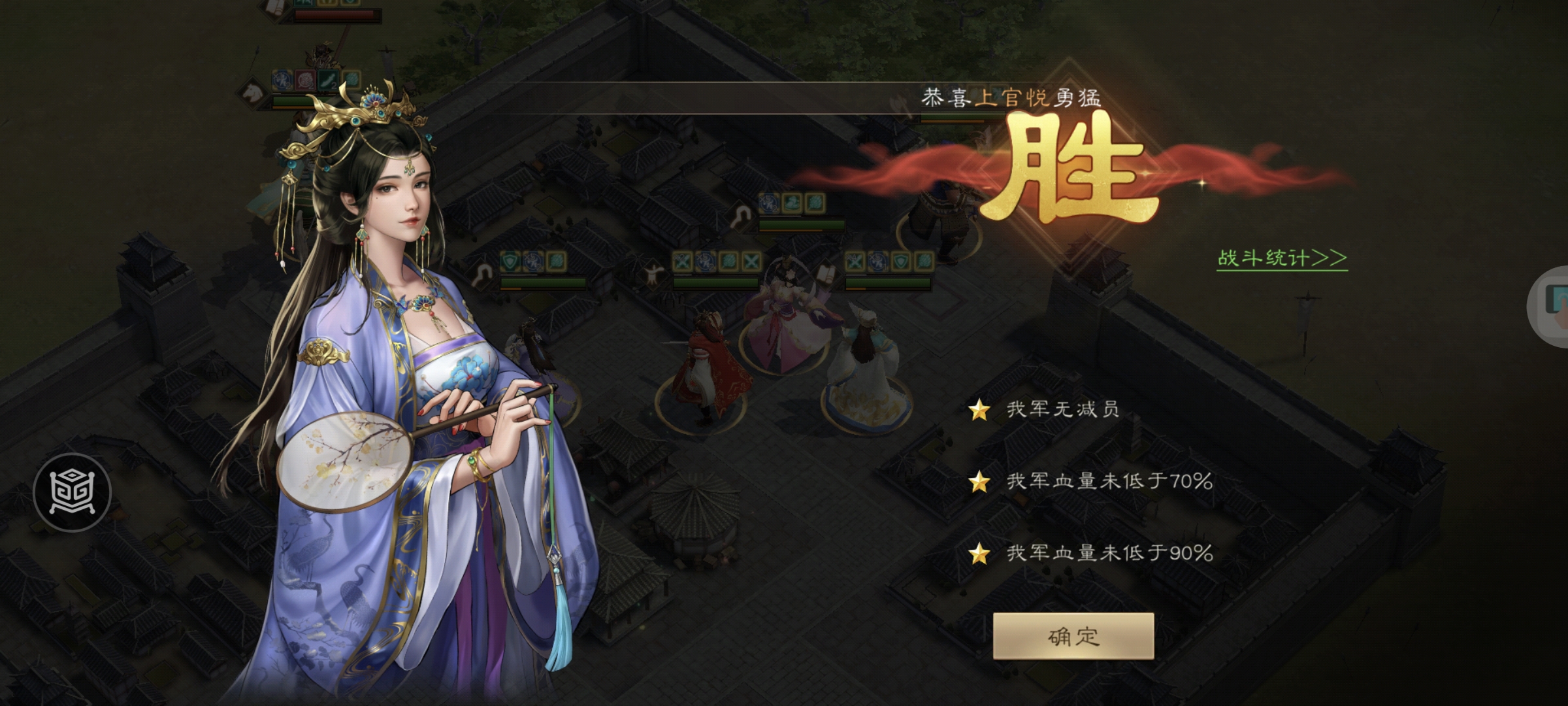Screen dimensions: 1568x706
Task: Expand the hood class icon next to the leftmost unit
Action: (481, 273)
